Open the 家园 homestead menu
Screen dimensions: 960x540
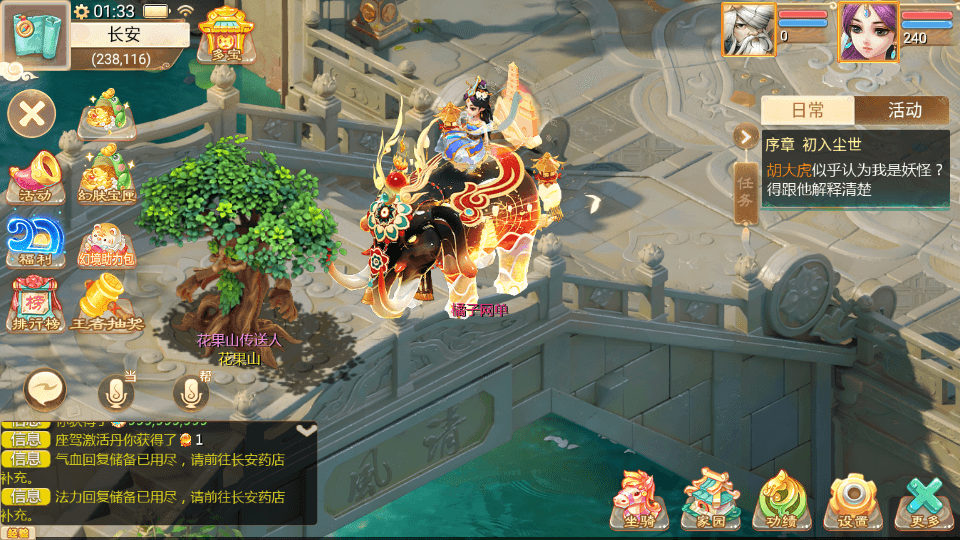coord(711,499)
